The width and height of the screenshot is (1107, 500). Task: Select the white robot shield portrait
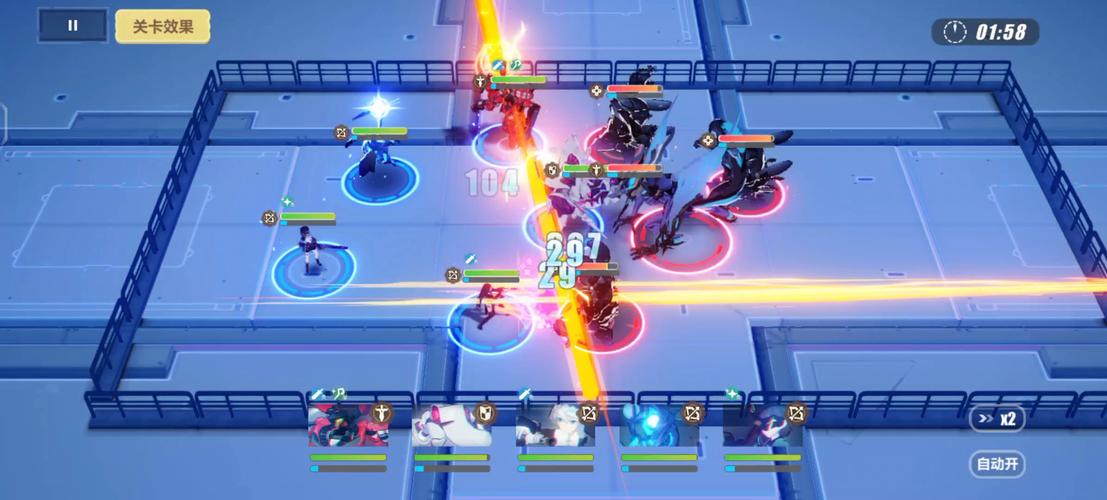452,427
